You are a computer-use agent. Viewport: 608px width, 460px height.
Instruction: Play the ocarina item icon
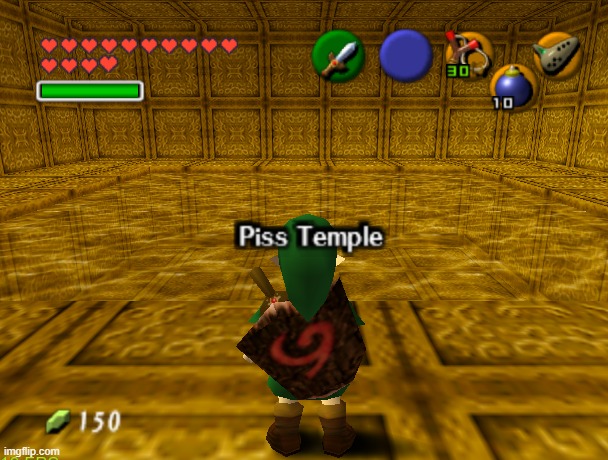tap(557, 54)
